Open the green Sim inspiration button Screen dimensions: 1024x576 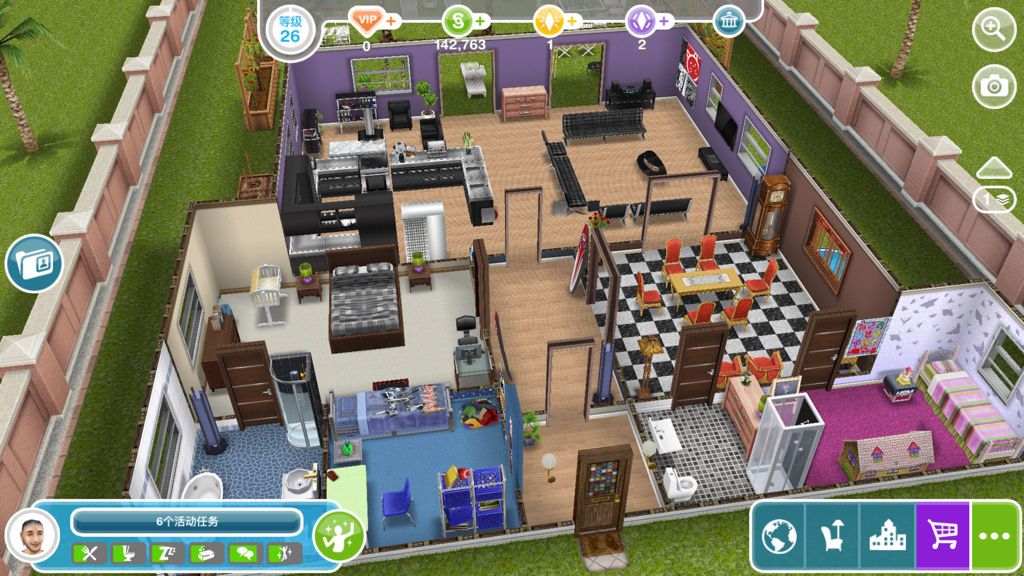point(337,536)
